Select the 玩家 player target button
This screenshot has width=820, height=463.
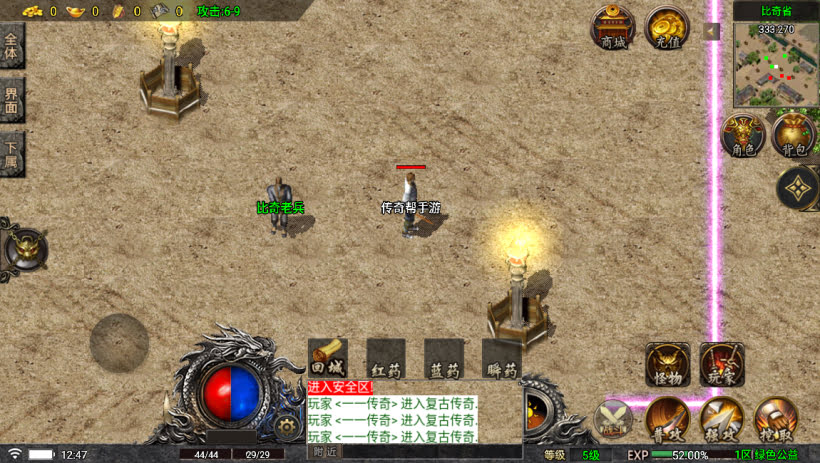(x=721, y=365)
